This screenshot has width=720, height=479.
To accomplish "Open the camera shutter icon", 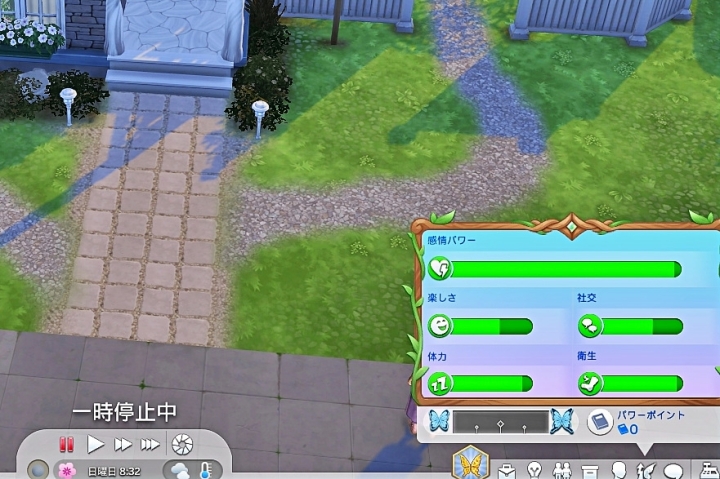I will pos(182,444).
